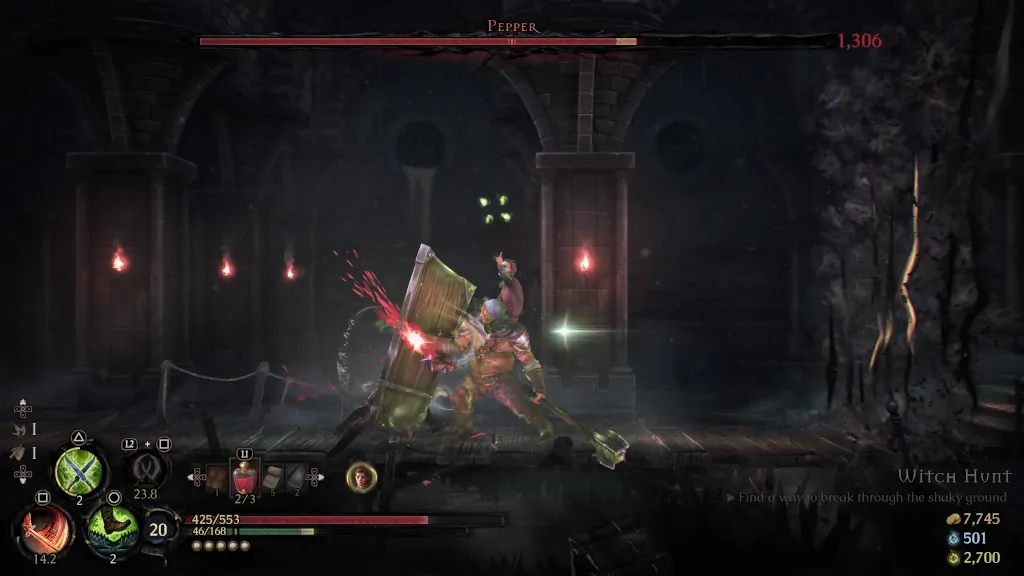
Task: Pick the grey sheet item slot
Action: 295,477
